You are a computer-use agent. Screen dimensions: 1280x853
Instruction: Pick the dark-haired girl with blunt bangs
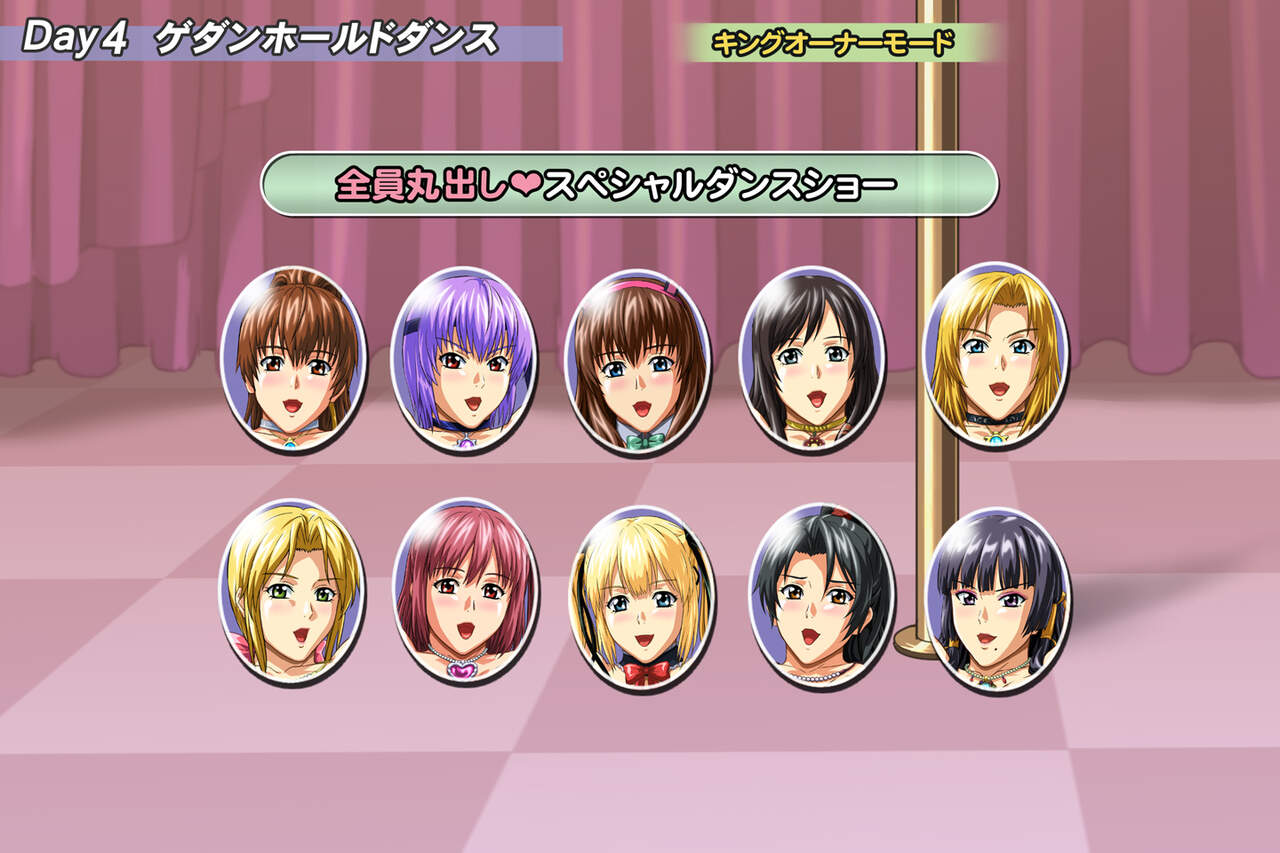tap(997, 600)
